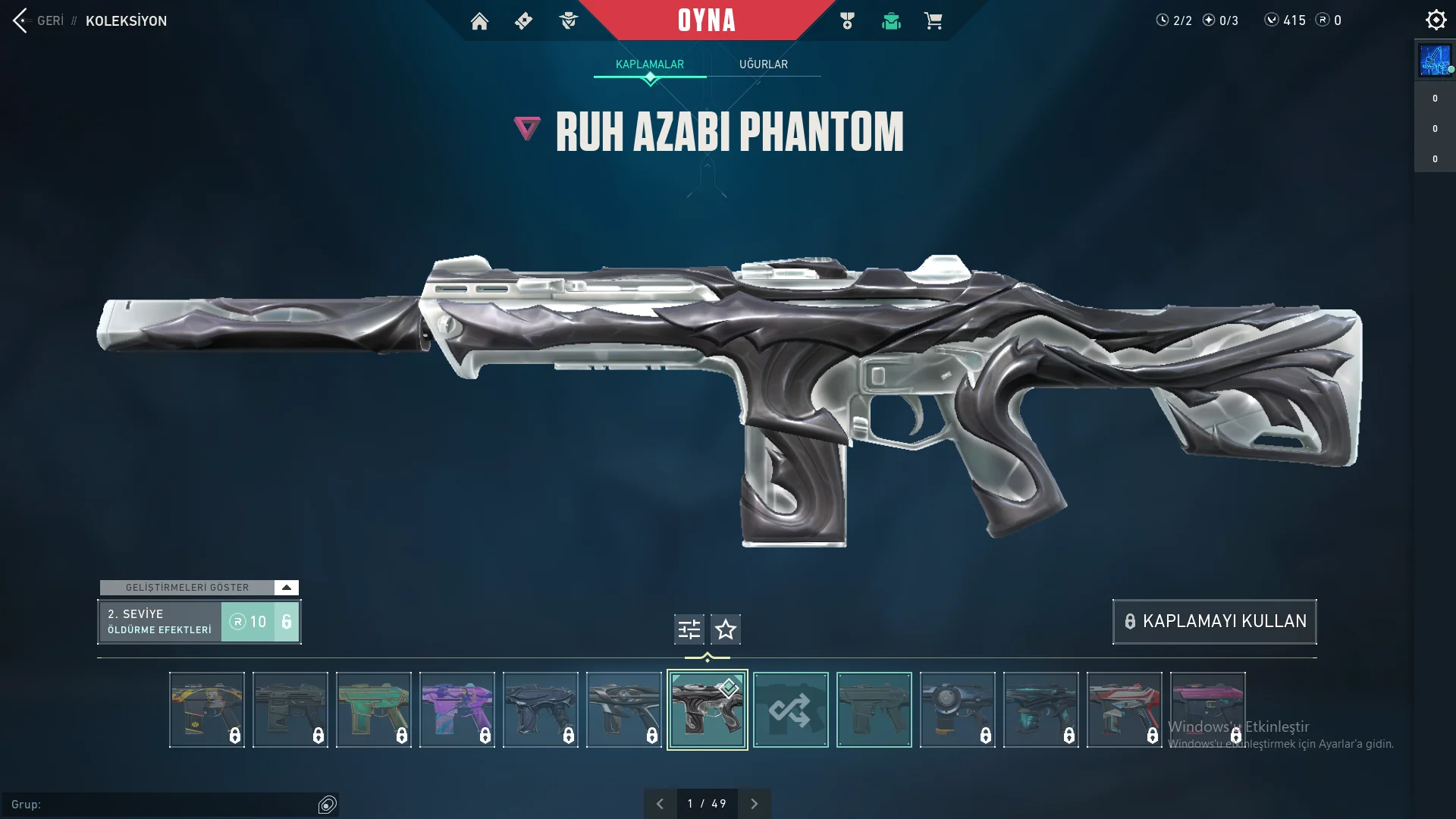
Task: Select the KAPLAMALAR tab
Action: pos(649,64)
